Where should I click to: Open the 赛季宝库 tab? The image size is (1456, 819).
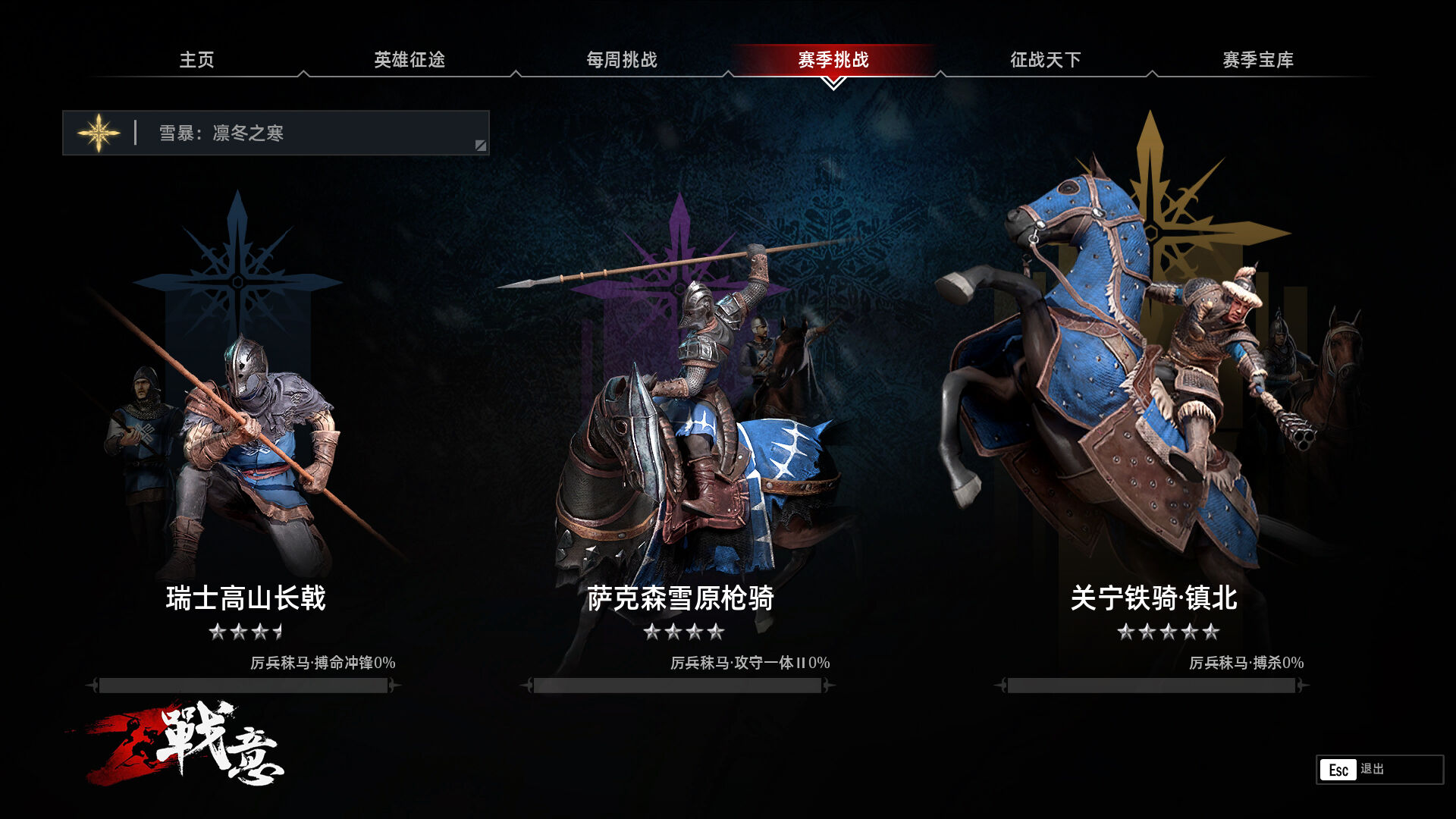coord(1258,60)
